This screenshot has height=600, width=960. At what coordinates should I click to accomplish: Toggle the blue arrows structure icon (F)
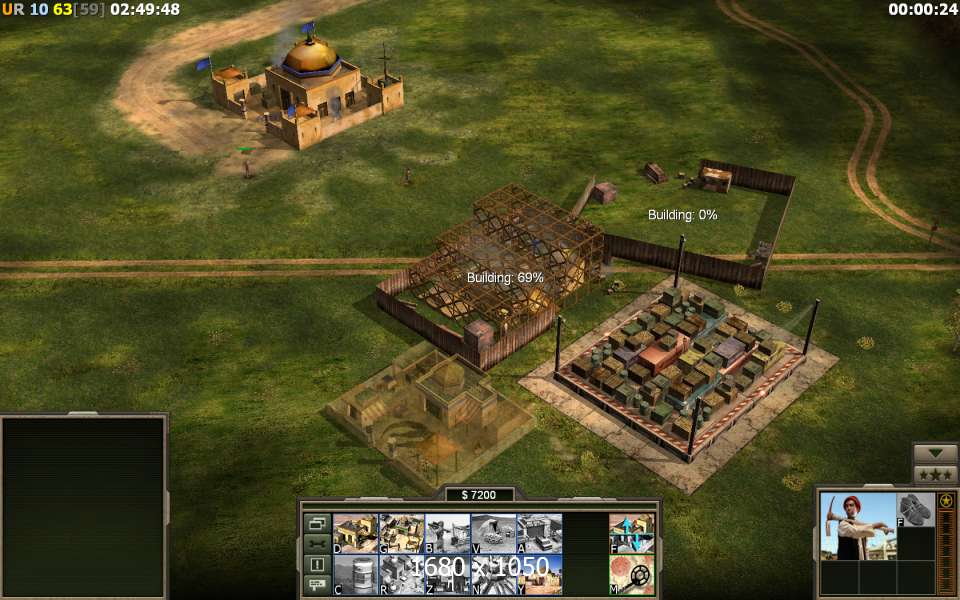[x=632, y=533]
